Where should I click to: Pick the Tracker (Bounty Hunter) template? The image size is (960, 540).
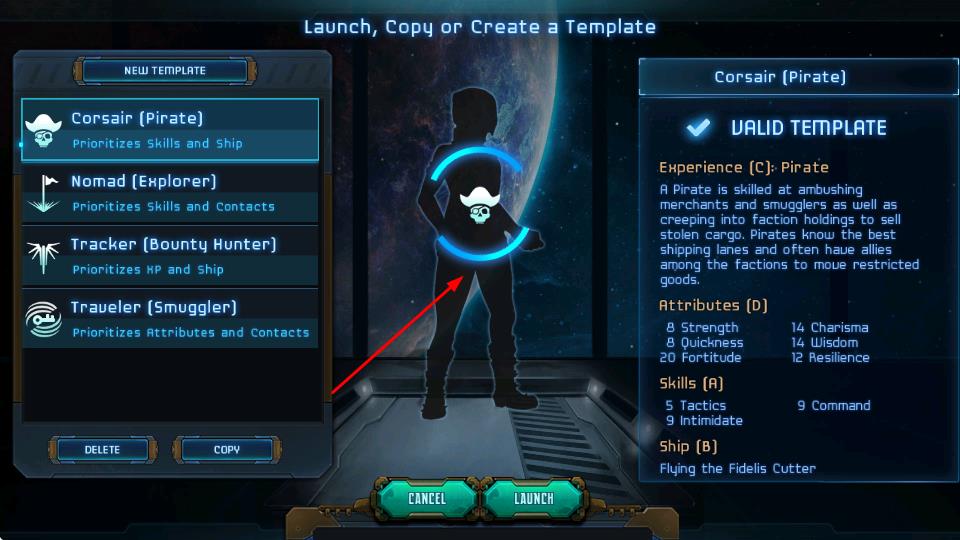[170, 256]
